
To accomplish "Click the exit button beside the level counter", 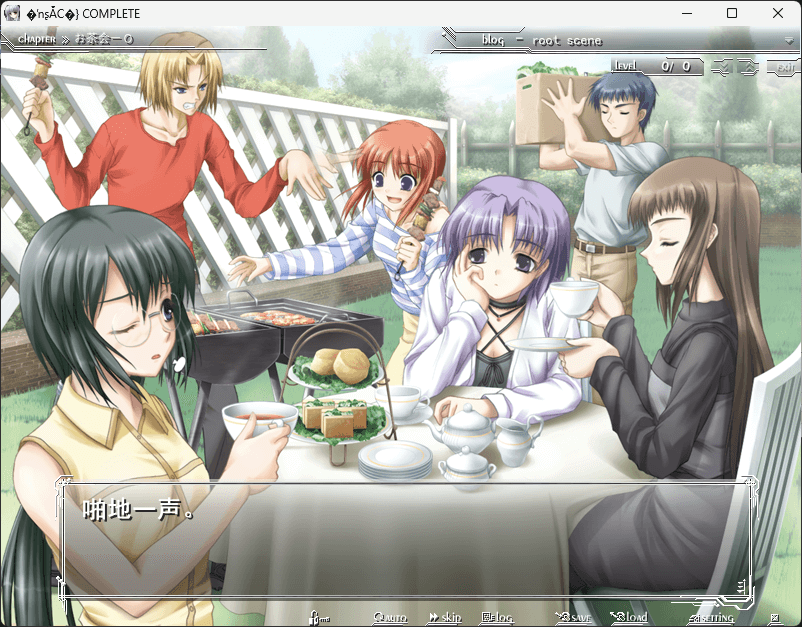I will tap(783, 67).
